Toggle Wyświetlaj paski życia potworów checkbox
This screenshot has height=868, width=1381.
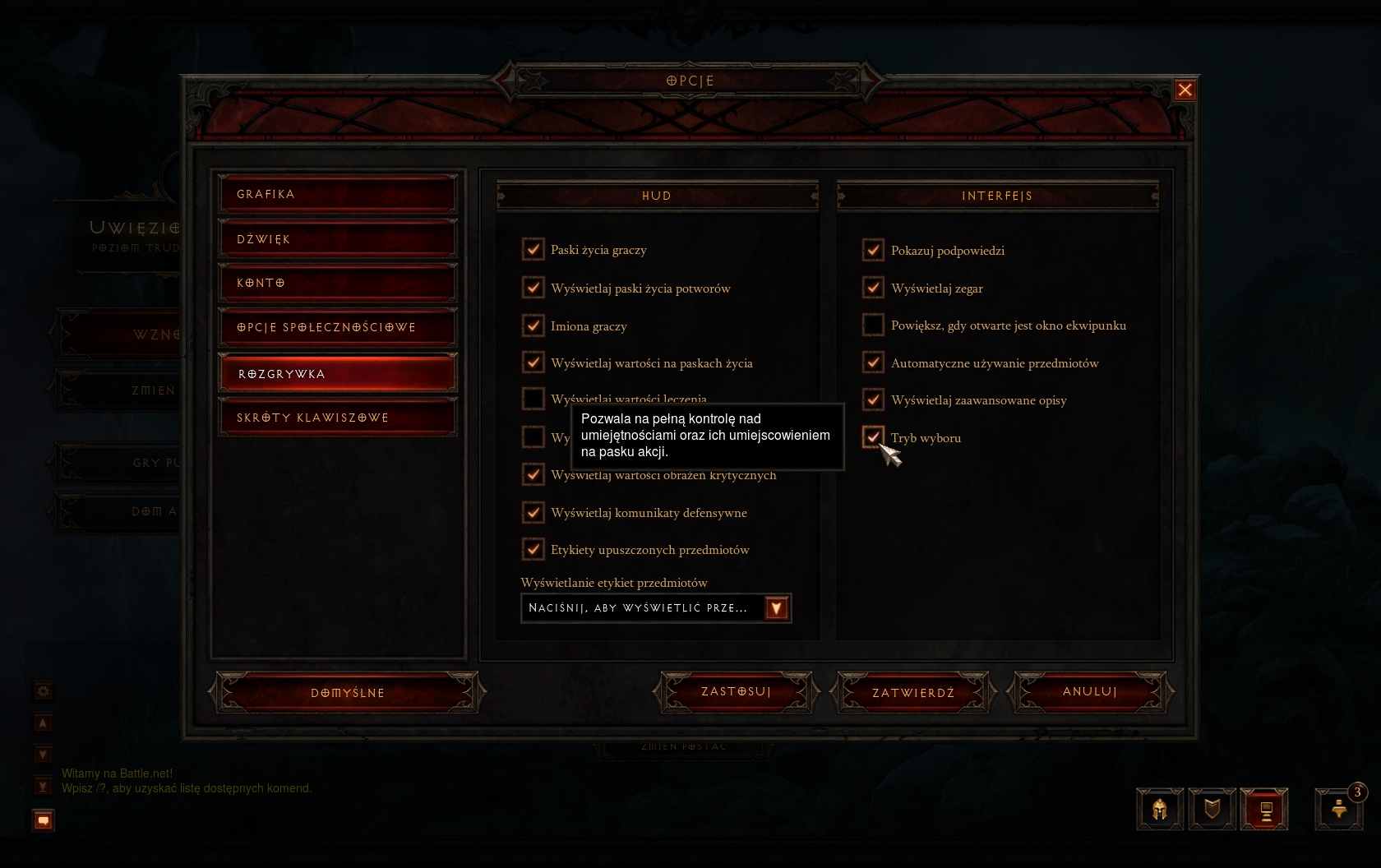coord(533,288)
